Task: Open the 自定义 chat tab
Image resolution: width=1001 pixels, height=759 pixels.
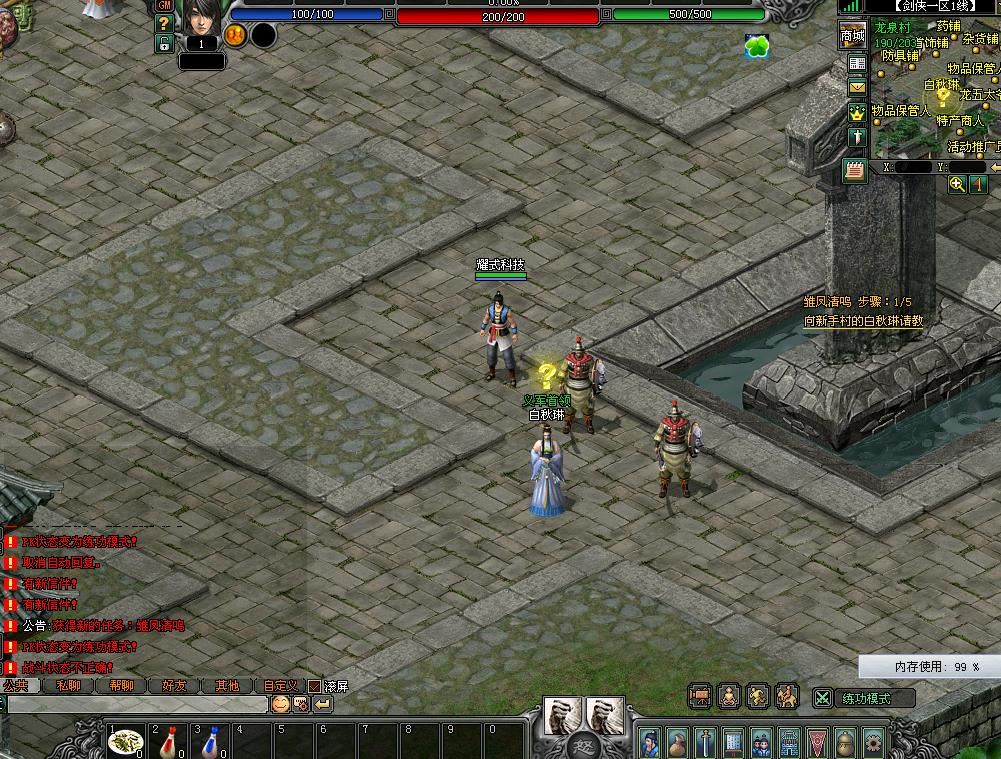Action: pyautogui.click(x=280, y=686)
